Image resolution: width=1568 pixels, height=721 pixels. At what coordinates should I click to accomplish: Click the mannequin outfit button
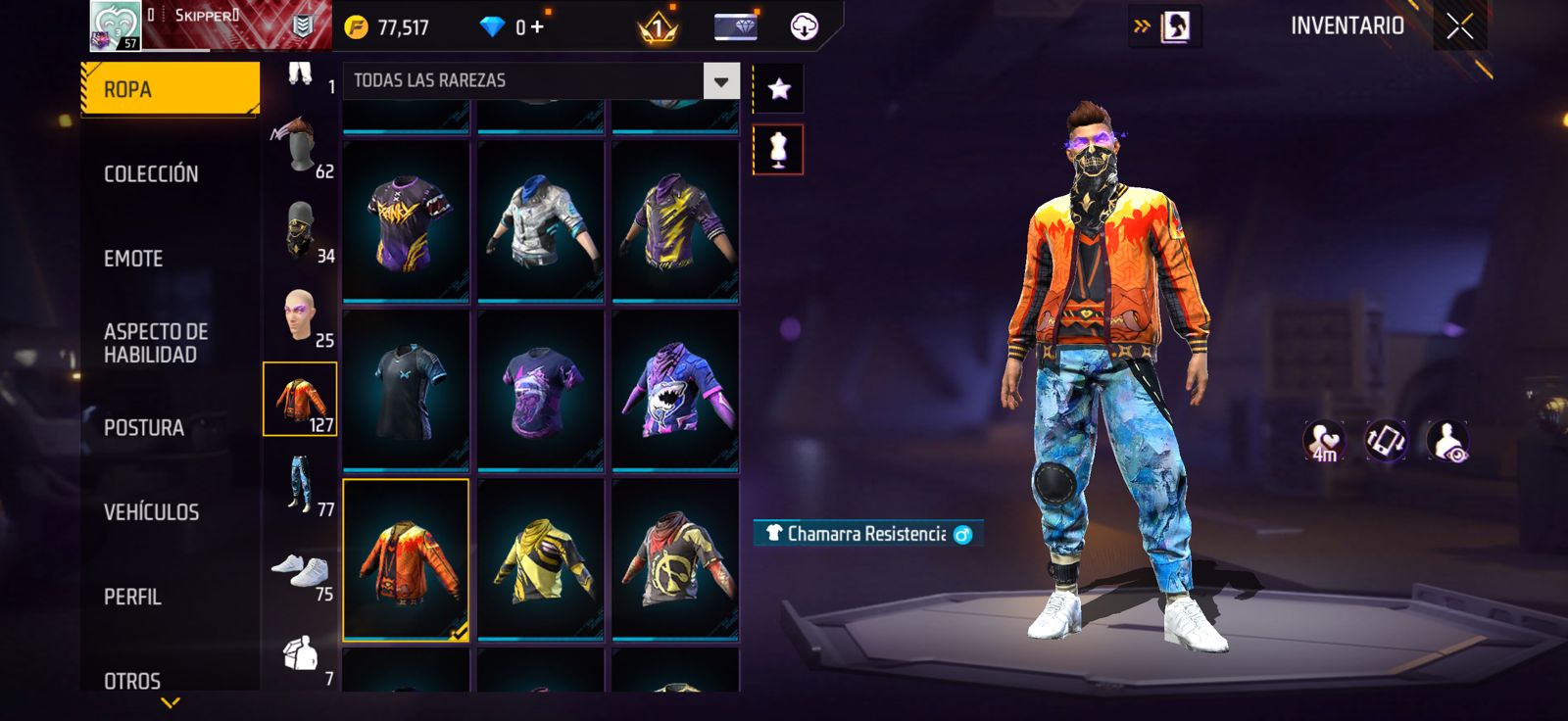pyautogui.click(x=778, y=150)
